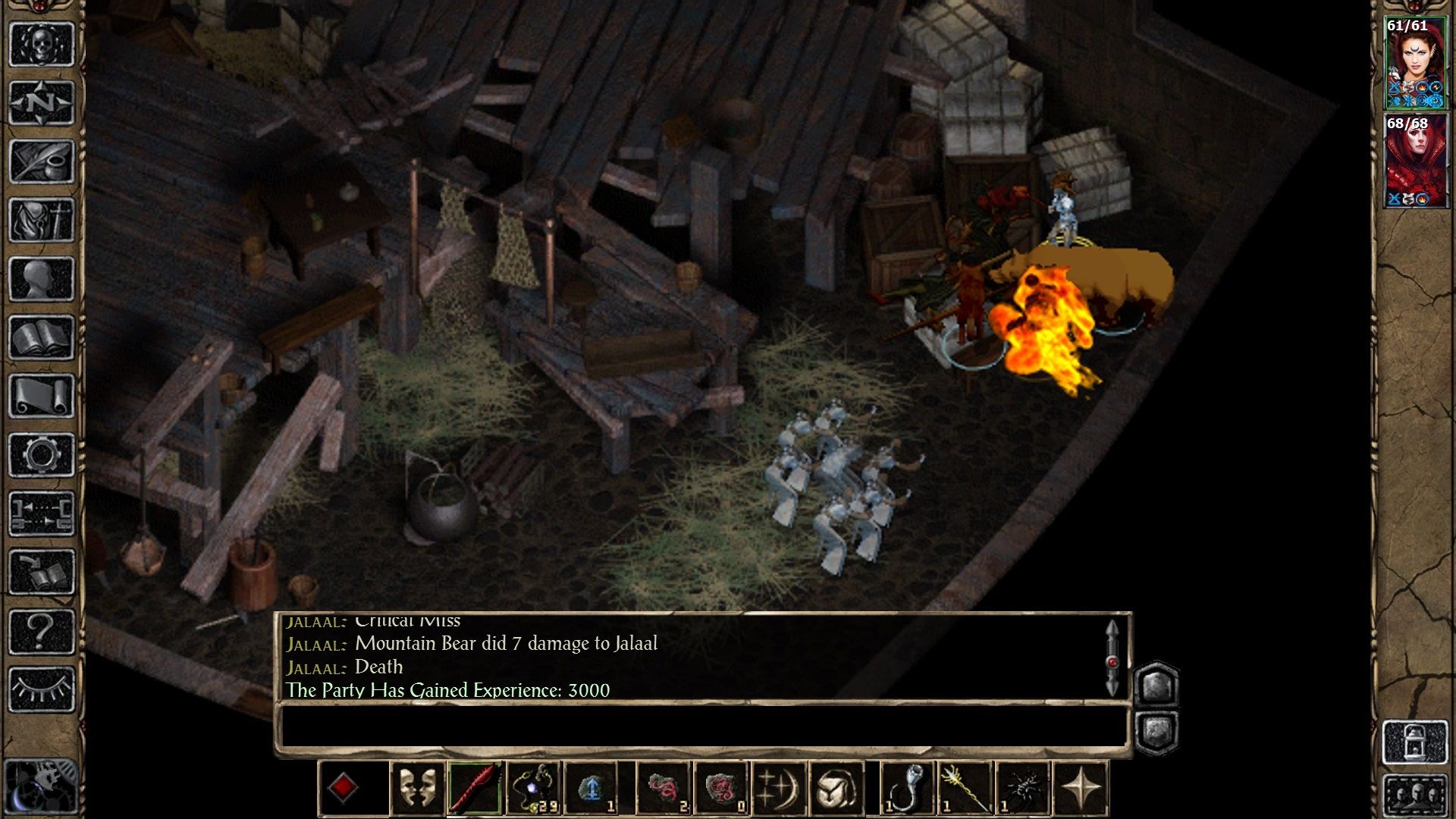This screenshot has height=819, width=1456.
Task: Click the help question mark icon
Action: 42,629
